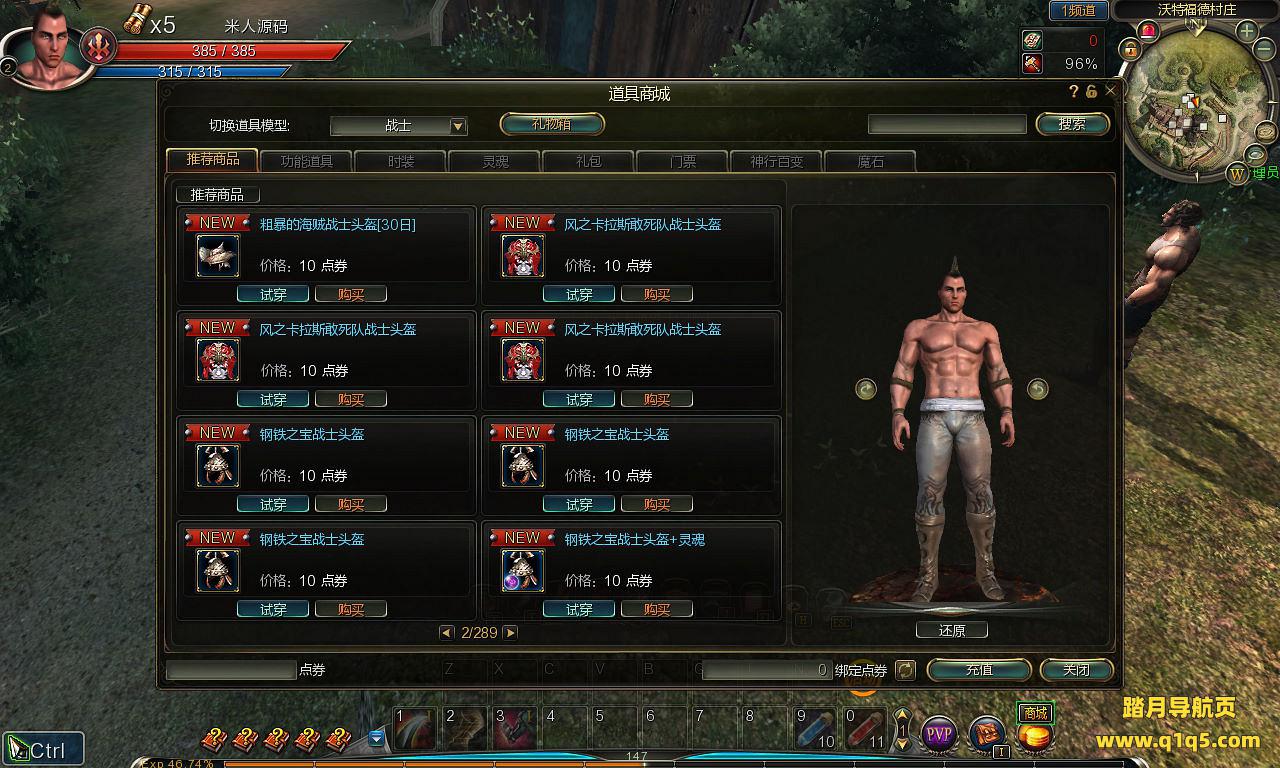Open the 充值 recharge button
1280x768 pixels.
(978, 670)
